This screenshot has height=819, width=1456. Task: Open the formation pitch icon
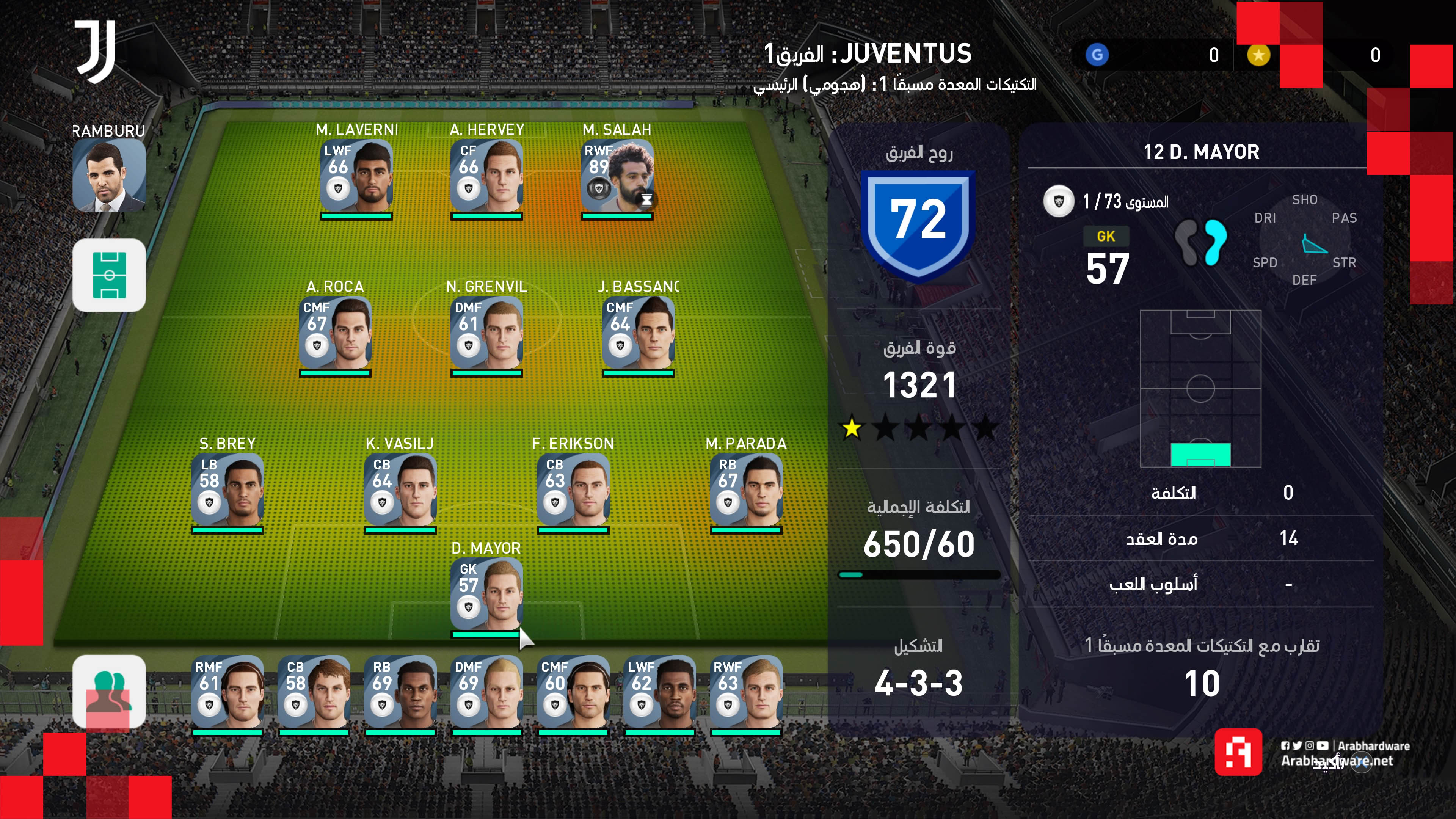(x=109, y=275)
